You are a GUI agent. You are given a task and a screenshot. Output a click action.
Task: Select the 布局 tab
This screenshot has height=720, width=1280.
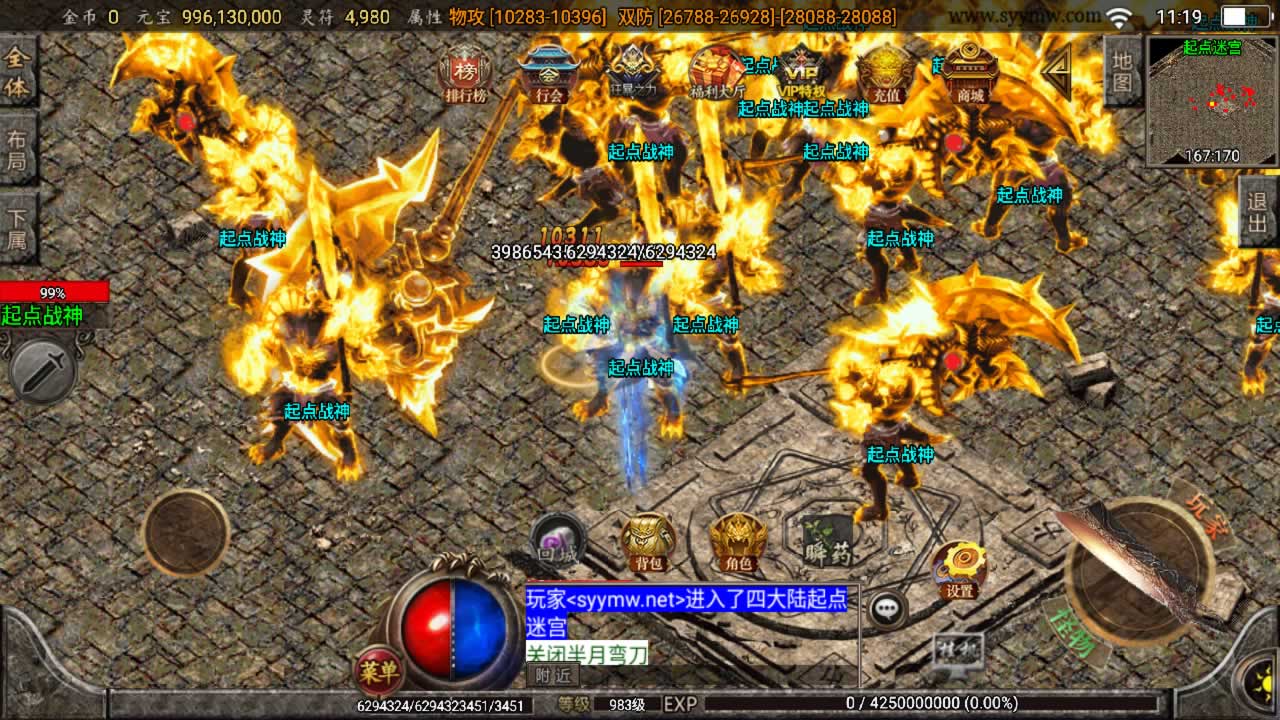coord(17,150)
